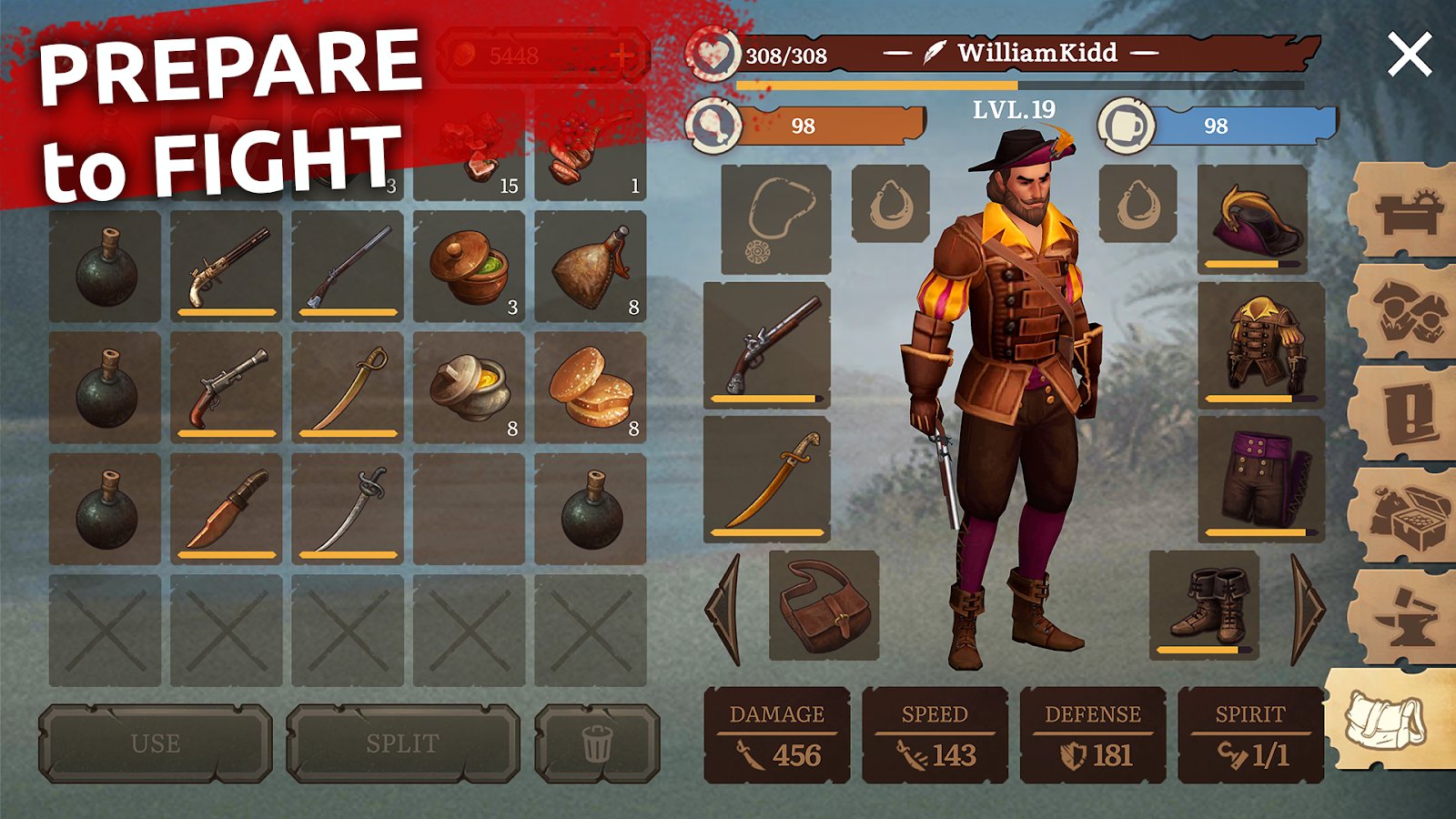Image resolution: width=1456 pixels, height=819 pixels.
Task: Choose the equipped leather boots slot
Action: tap(1205, 603)
